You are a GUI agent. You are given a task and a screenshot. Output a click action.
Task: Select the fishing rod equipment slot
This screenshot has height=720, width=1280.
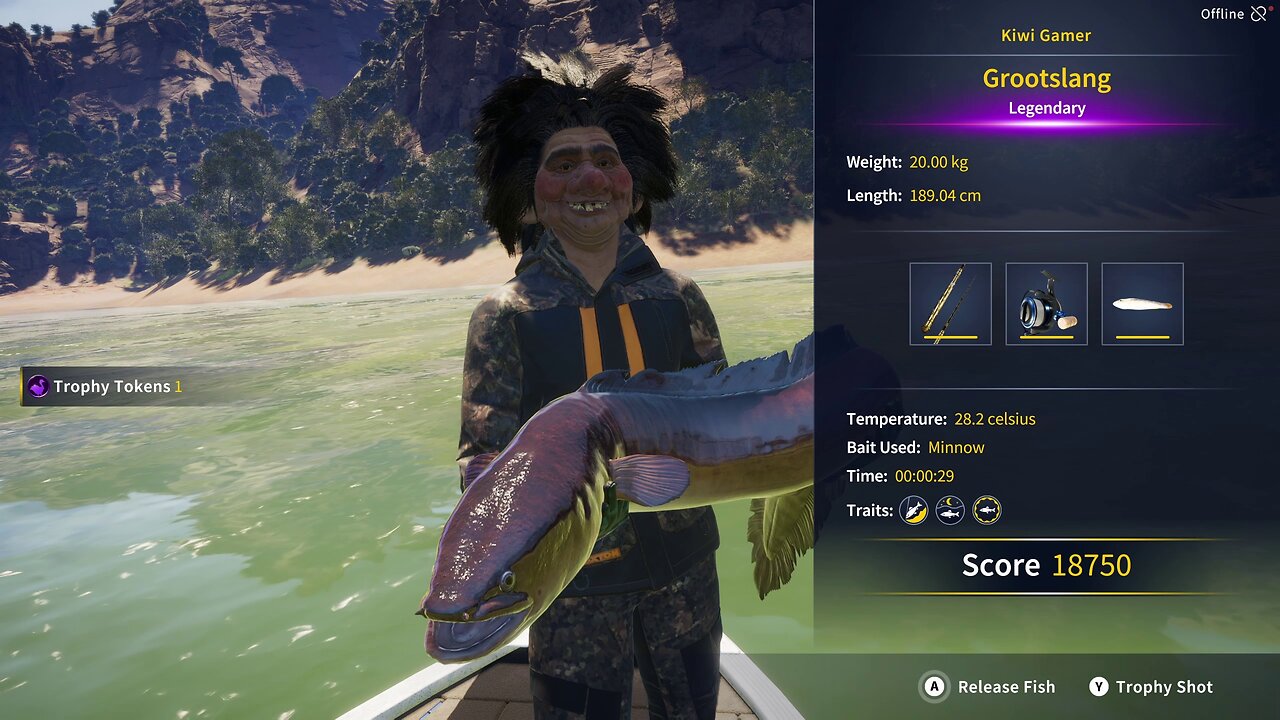[x=950, y=304]
